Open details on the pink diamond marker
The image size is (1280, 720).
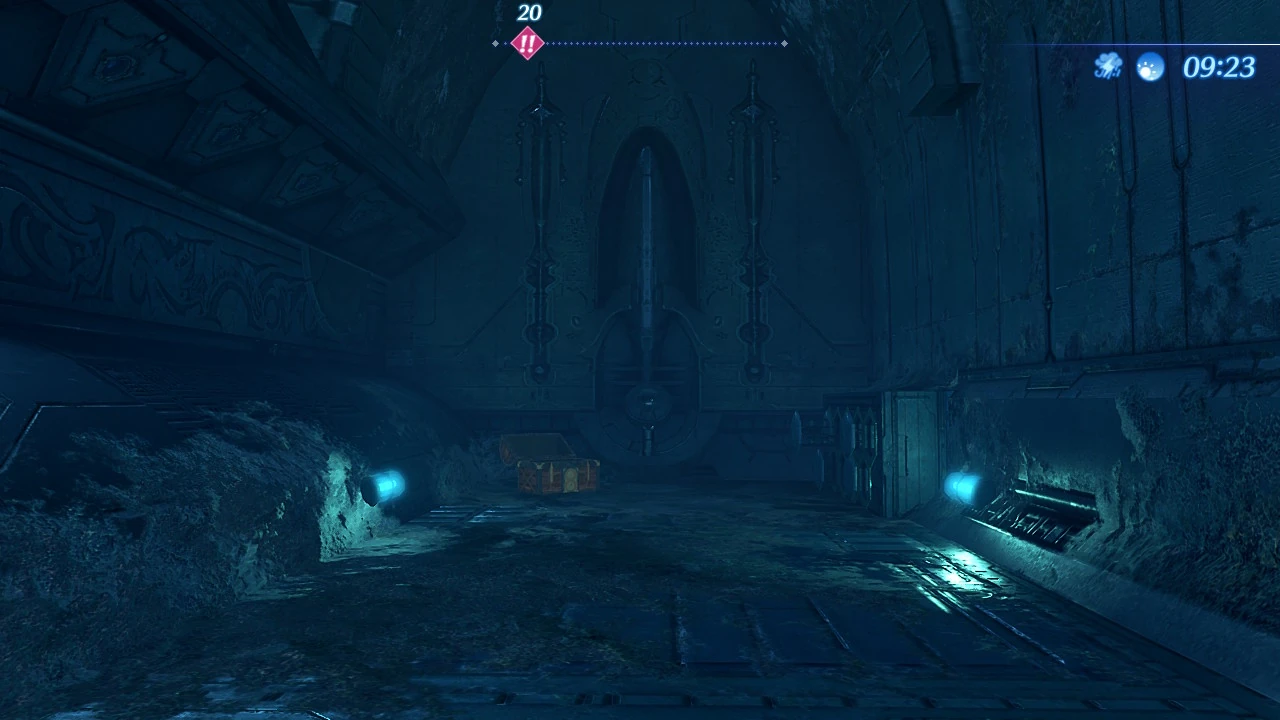(x=528, y=43)
